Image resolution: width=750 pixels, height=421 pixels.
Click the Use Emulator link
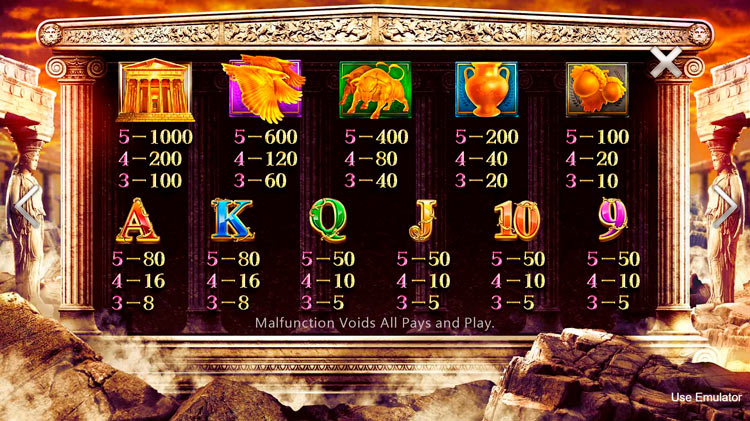point(706,397)
